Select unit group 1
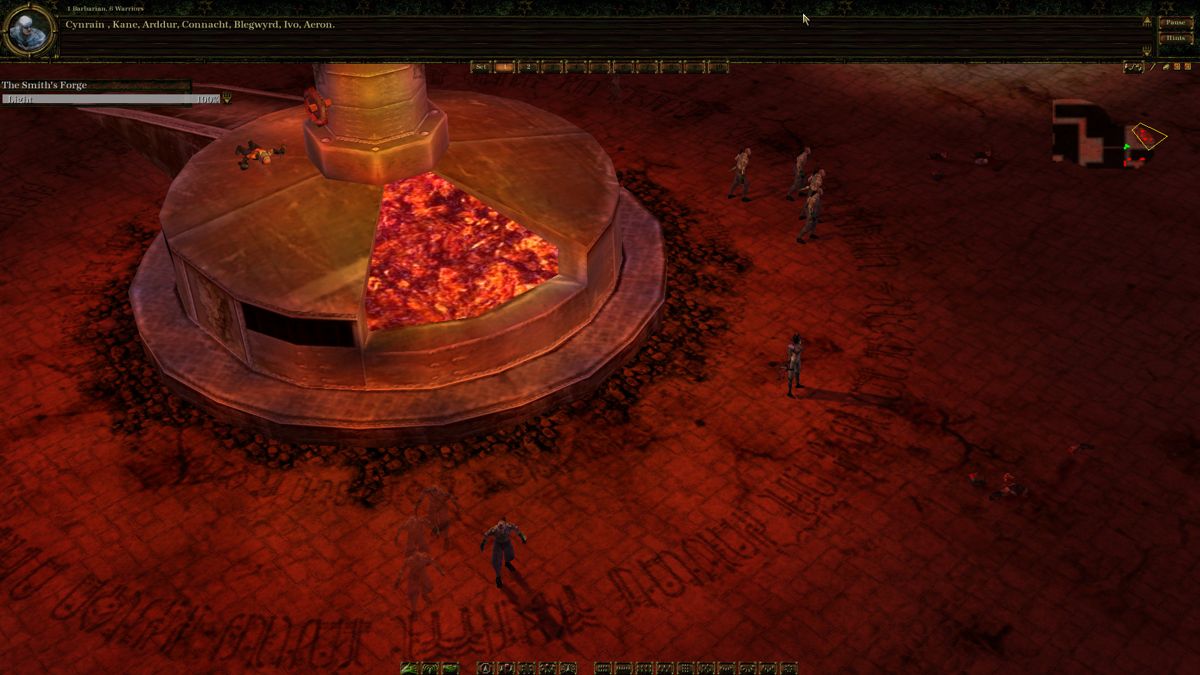 (x=505, y=67)
